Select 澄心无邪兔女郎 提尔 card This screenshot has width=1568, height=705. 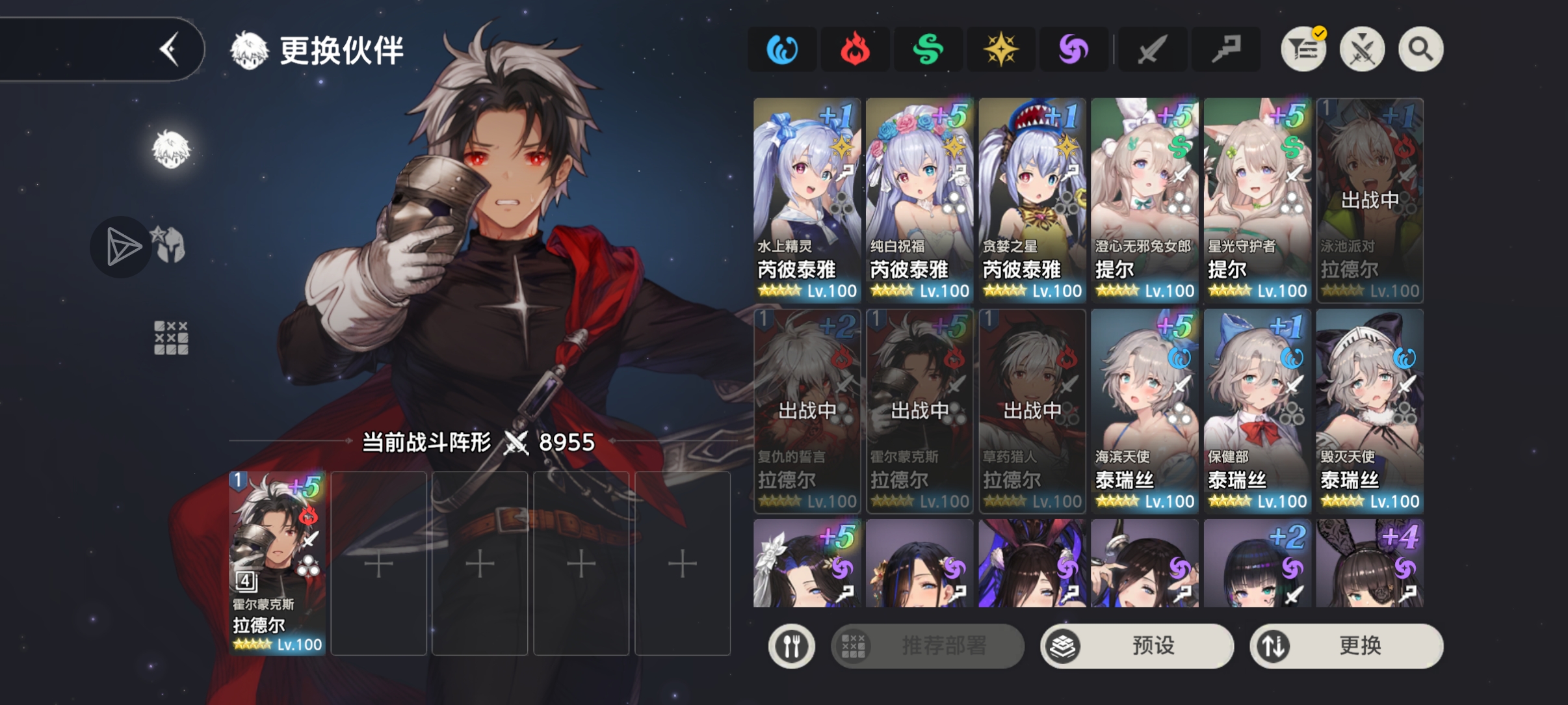pos(1144,200)
